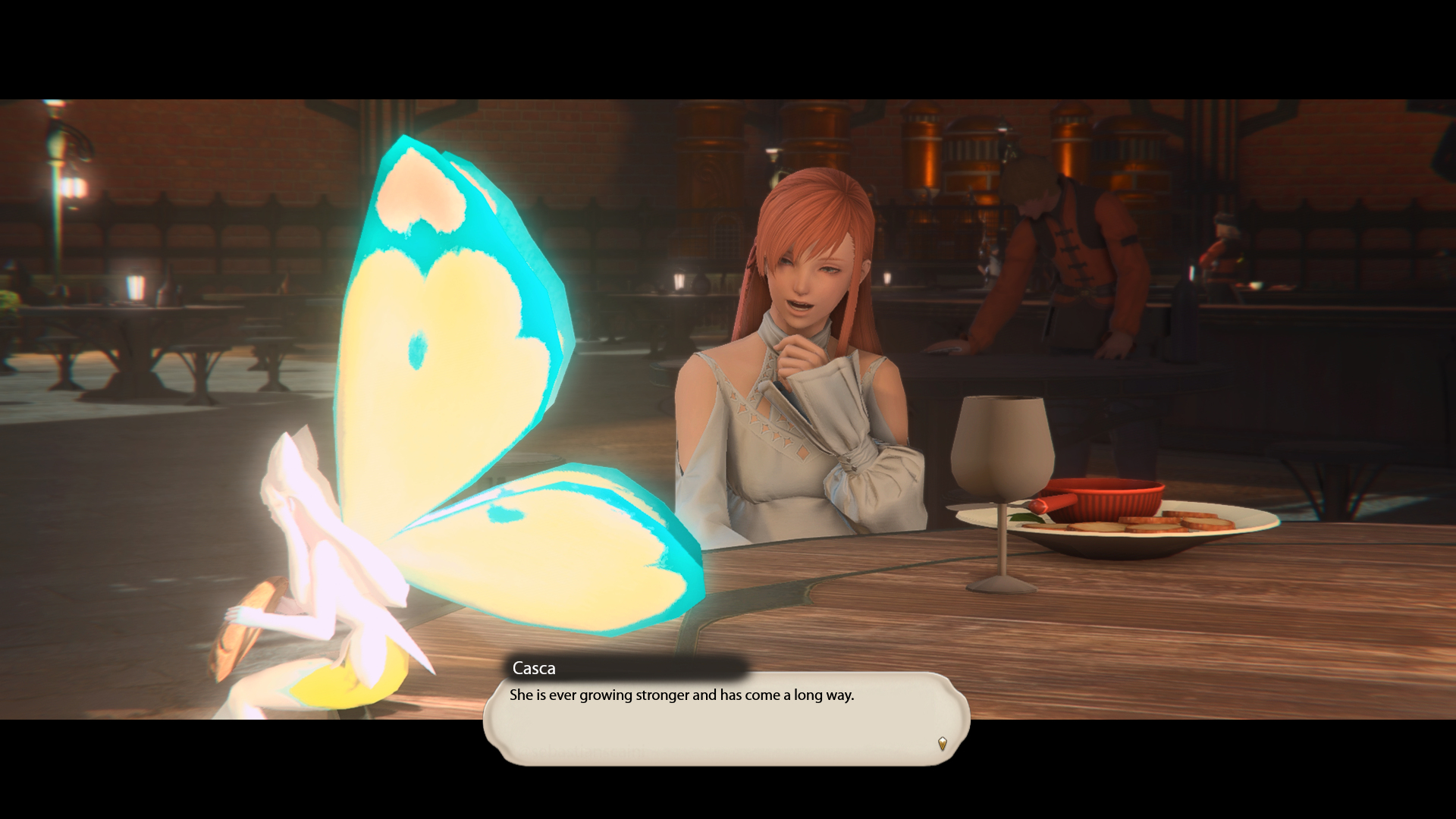Image resolution: width=1456 pixels, height=819 pixels.
Task: Click the dialogue continue arrow indicator
Action: point(942,743)
